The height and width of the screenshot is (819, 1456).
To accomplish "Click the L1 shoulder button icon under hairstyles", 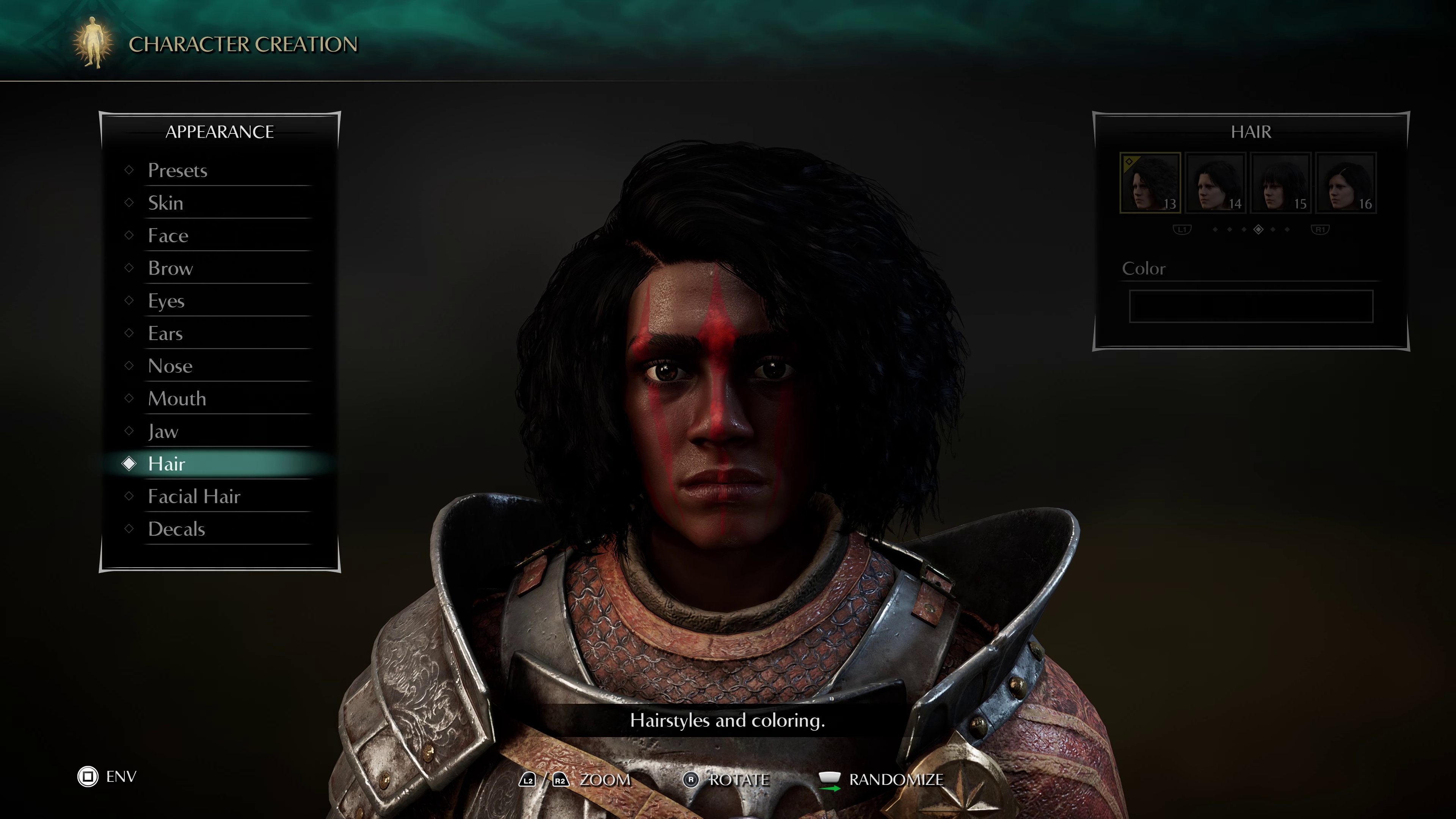I will [1182, 229].
